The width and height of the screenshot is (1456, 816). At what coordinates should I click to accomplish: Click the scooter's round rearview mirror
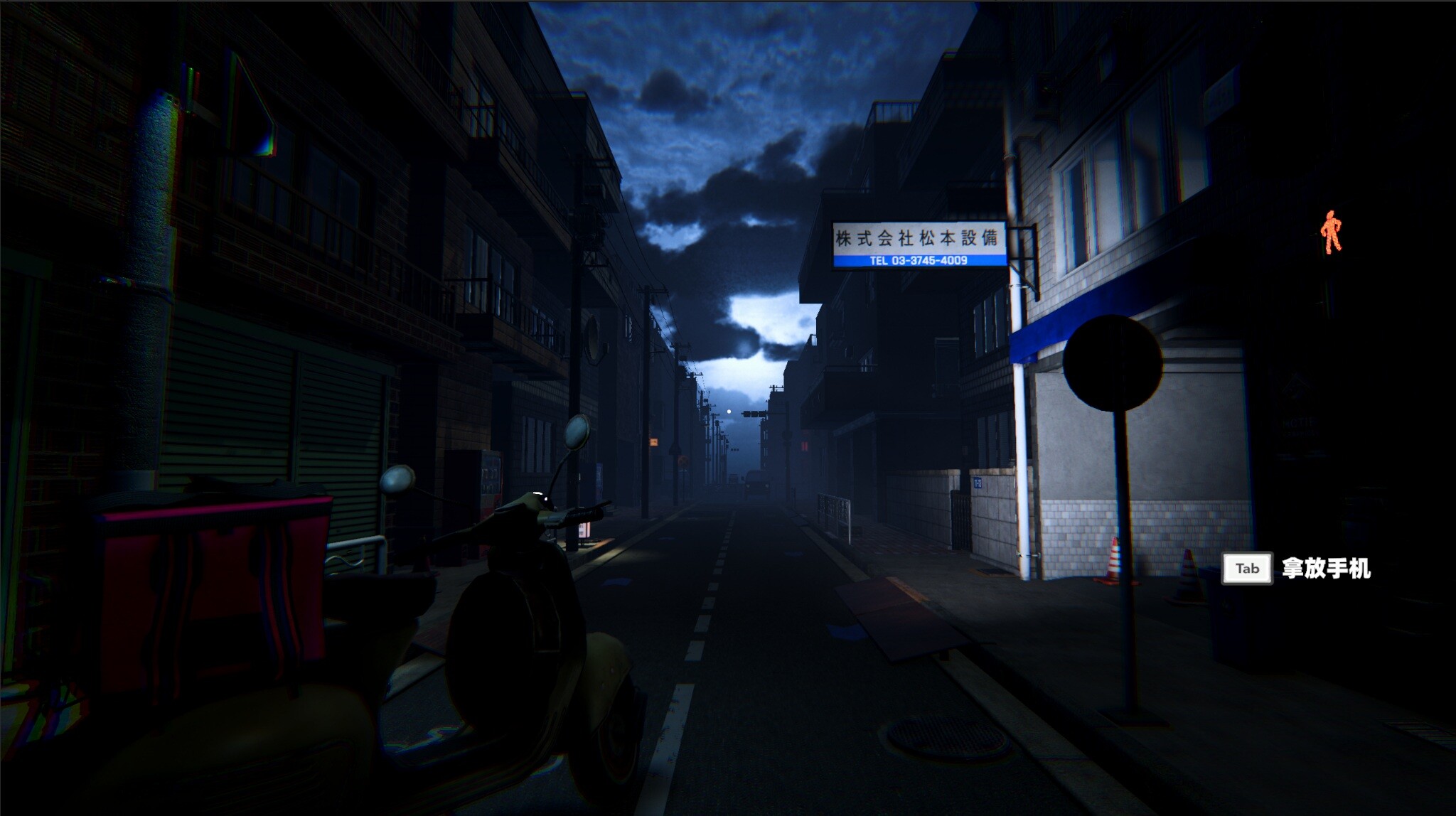[x=576, y=432]
